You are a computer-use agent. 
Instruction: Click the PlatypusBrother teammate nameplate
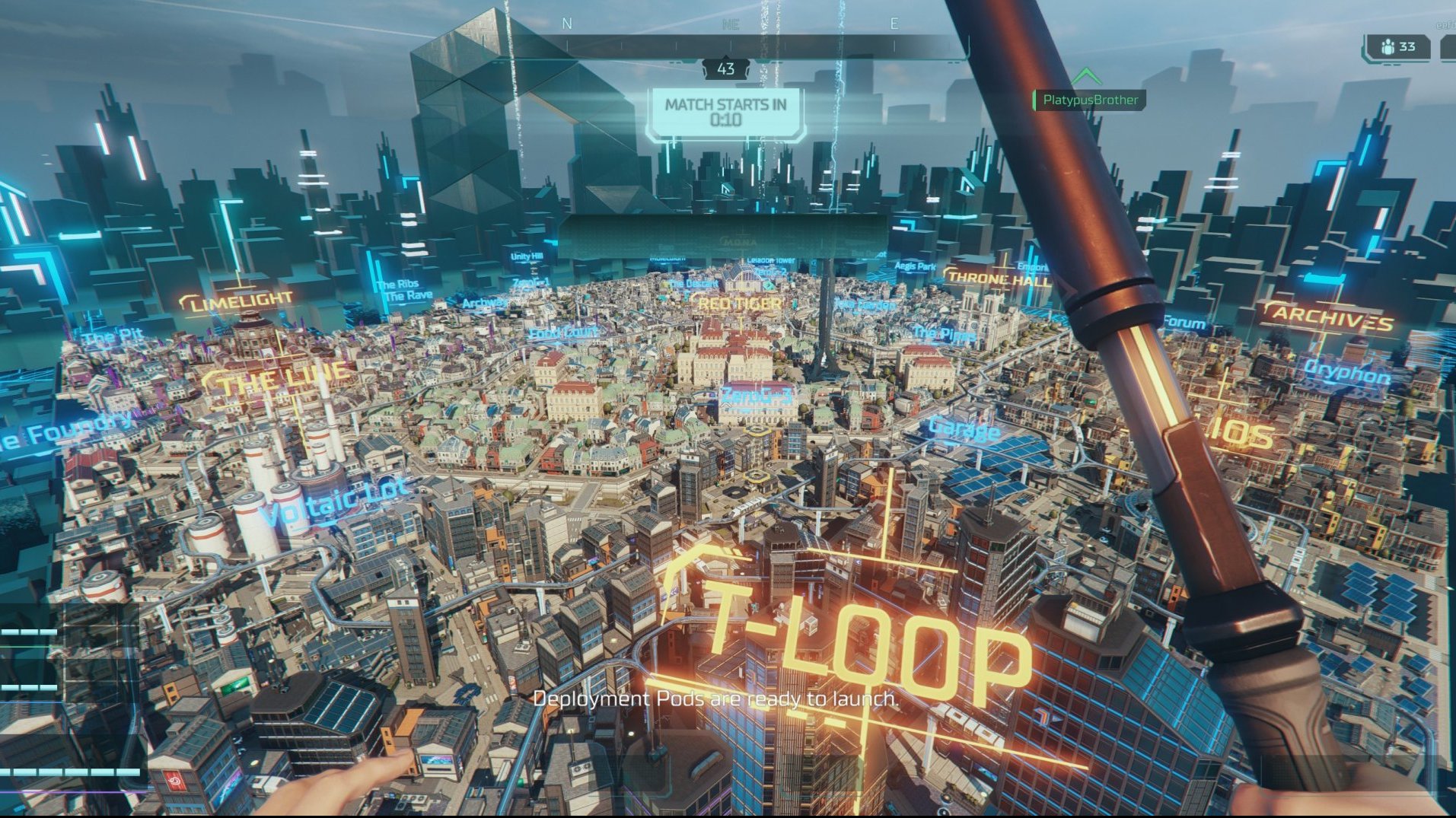1089,100
